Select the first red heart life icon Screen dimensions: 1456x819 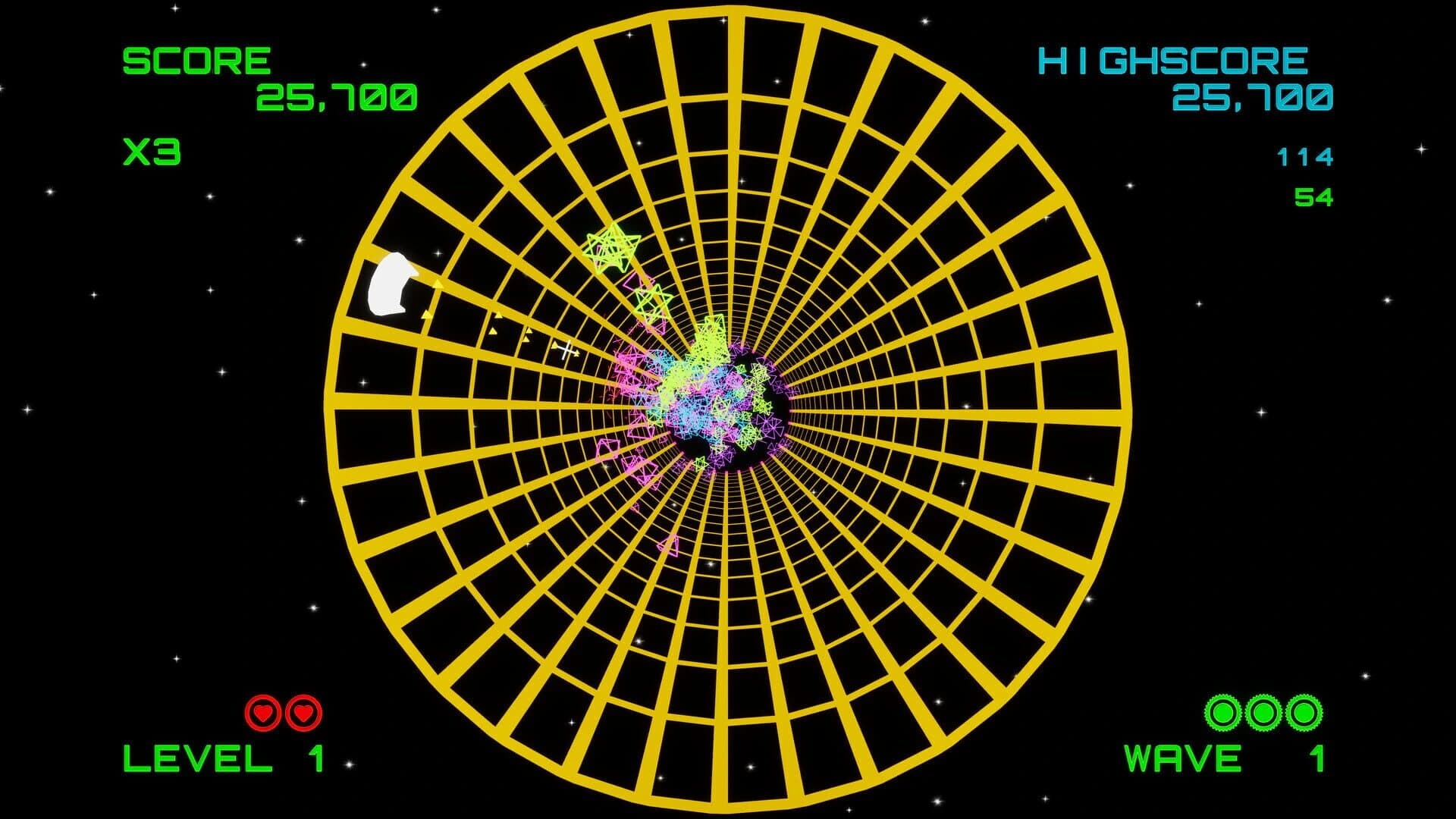pos(261,714)
